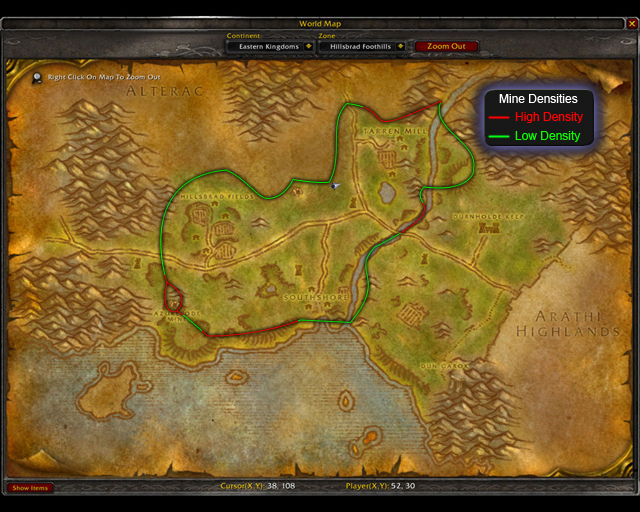The width and height of the screenshot is (640, 512).
Task: Click the Show Items button
Action: pyautogui.click(x=30, y=488)
